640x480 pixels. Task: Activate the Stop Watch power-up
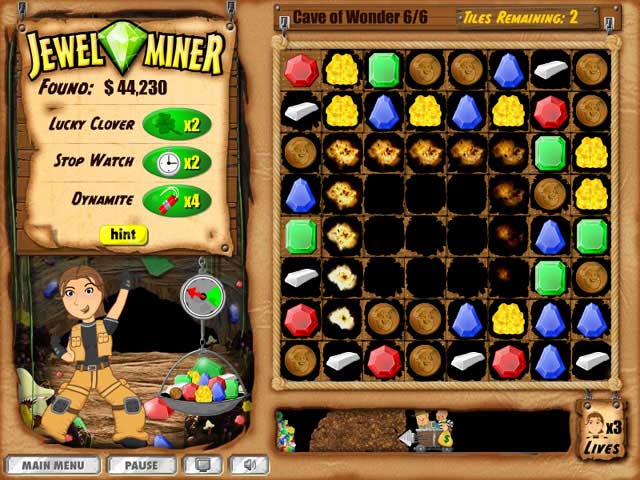(x=177, y=162)
